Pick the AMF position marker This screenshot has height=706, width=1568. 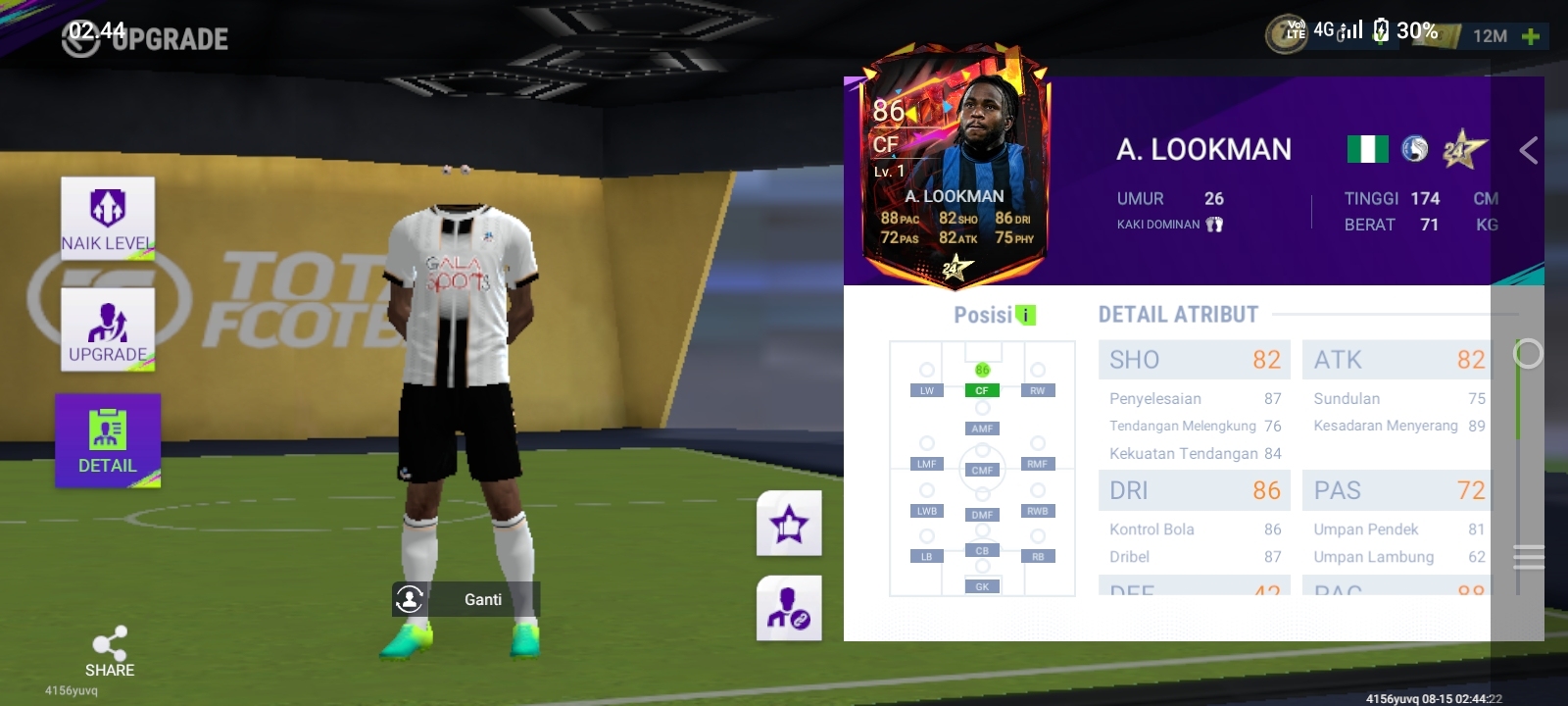(x=982, y=429)
